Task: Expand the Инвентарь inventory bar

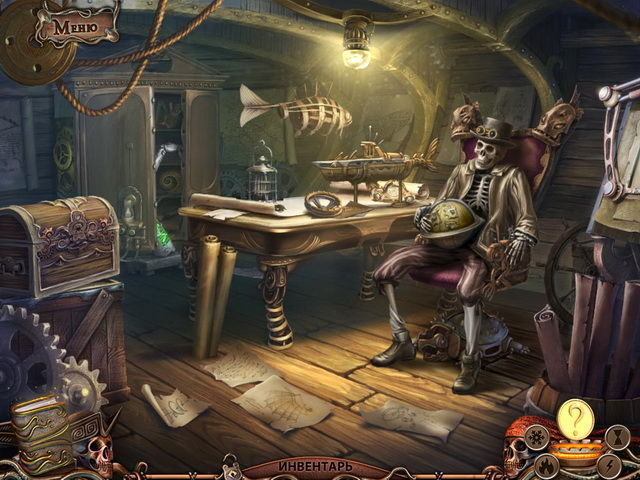Action: click(316, 467)
